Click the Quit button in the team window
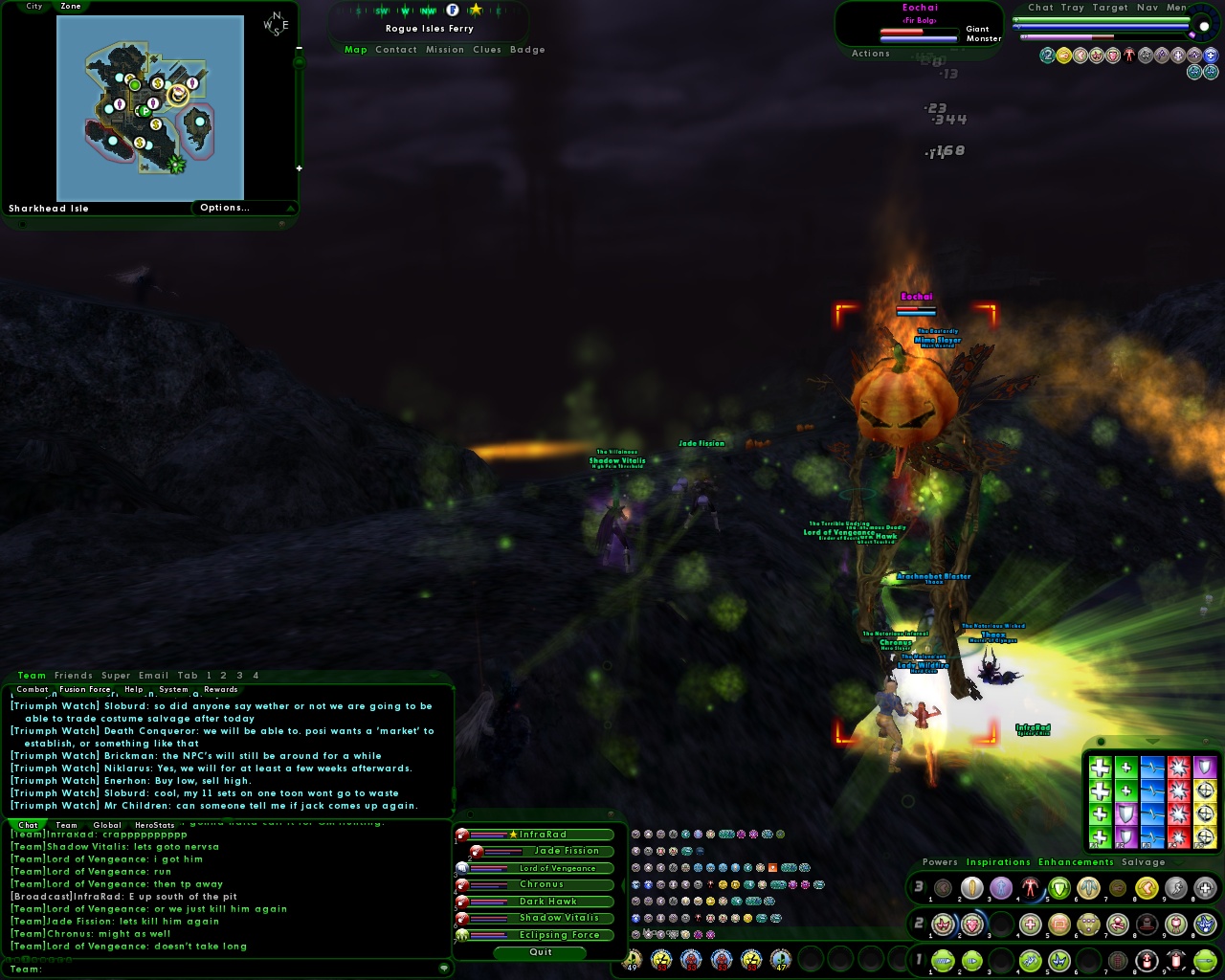Viewport: 1225px width, 980px height. (x=541, y=951)
